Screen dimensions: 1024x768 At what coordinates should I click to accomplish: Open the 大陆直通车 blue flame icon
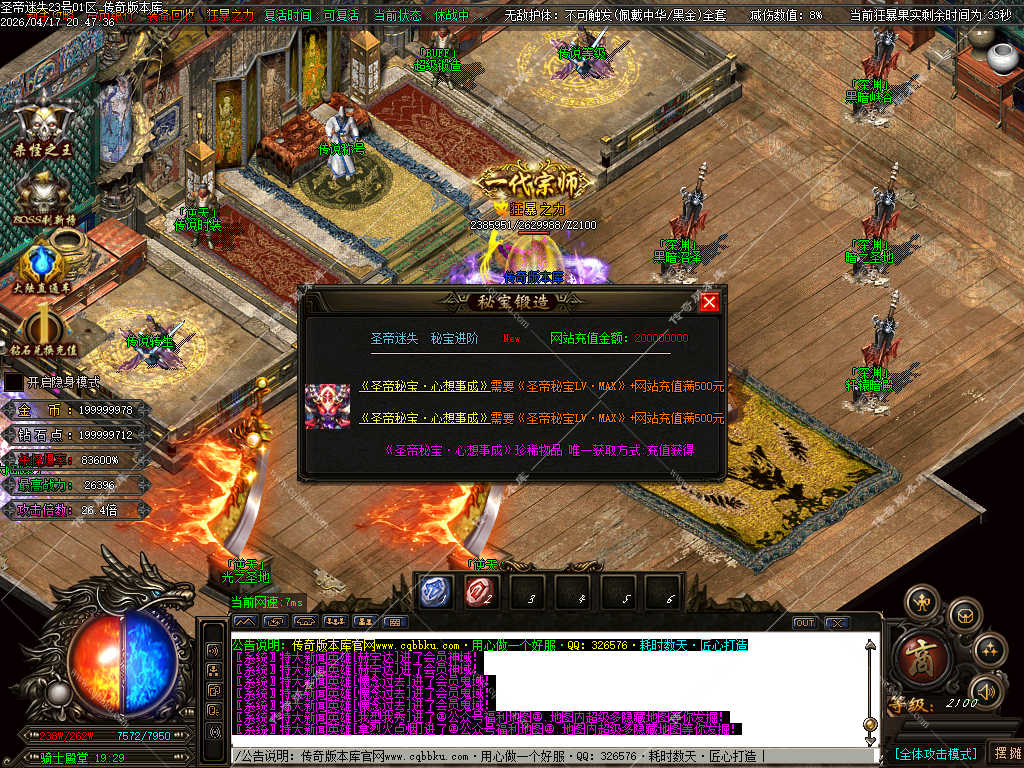pos(42,264)
